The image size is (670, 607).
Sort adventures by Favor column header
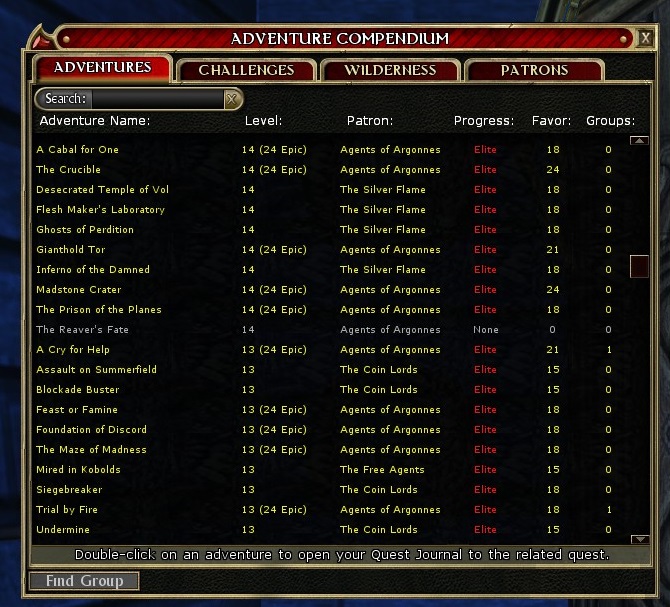click(x=551, y=121)
